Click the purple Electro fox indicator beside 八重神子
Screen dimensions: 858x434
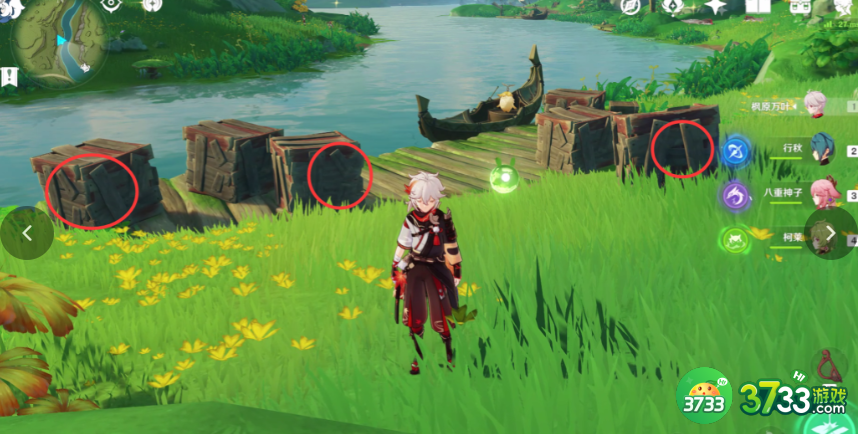737,196
